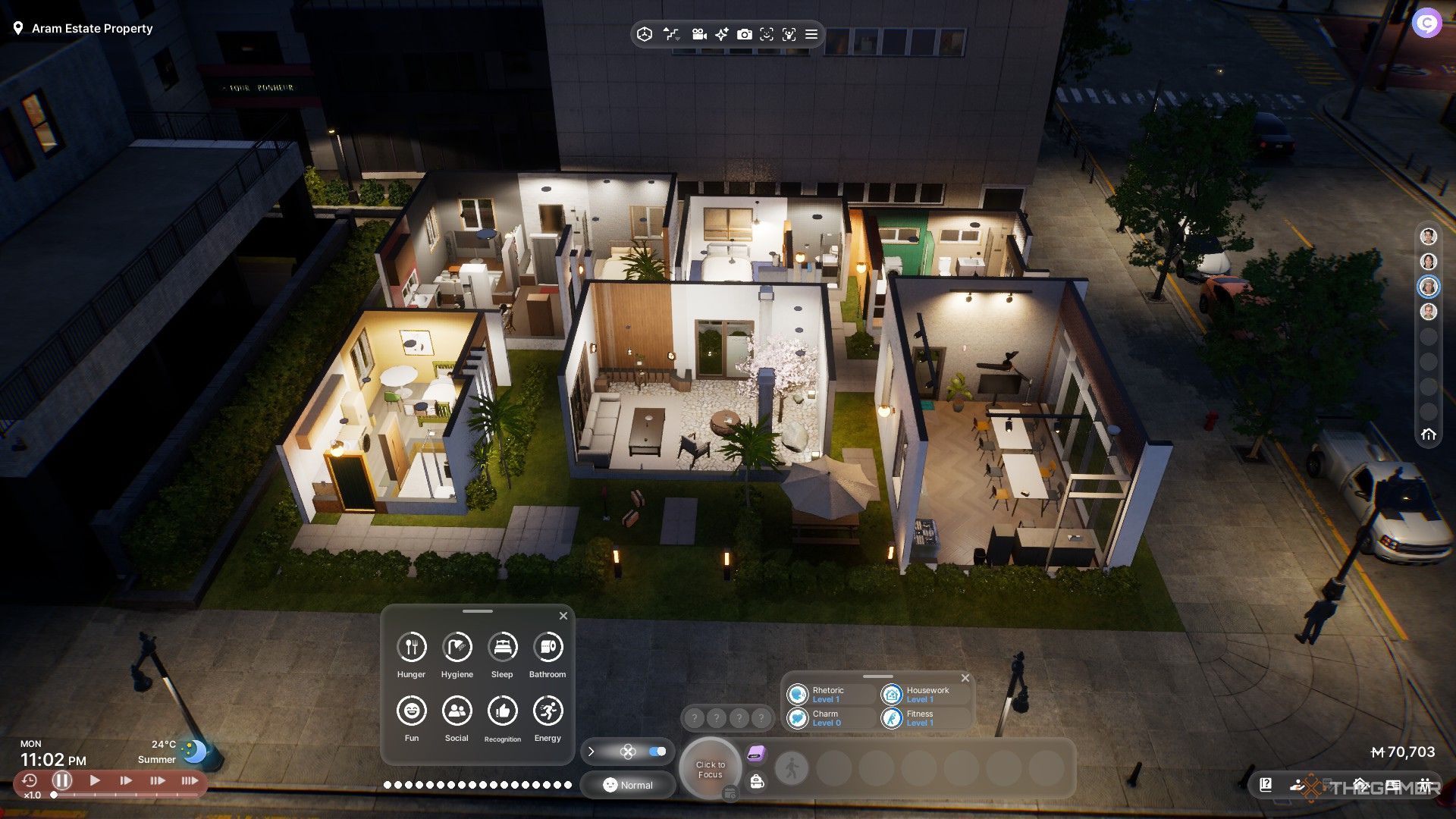The width and height of the screenshot is (1456, 819).
Task: Go to home lot icon
Action: coord(1429,435)
